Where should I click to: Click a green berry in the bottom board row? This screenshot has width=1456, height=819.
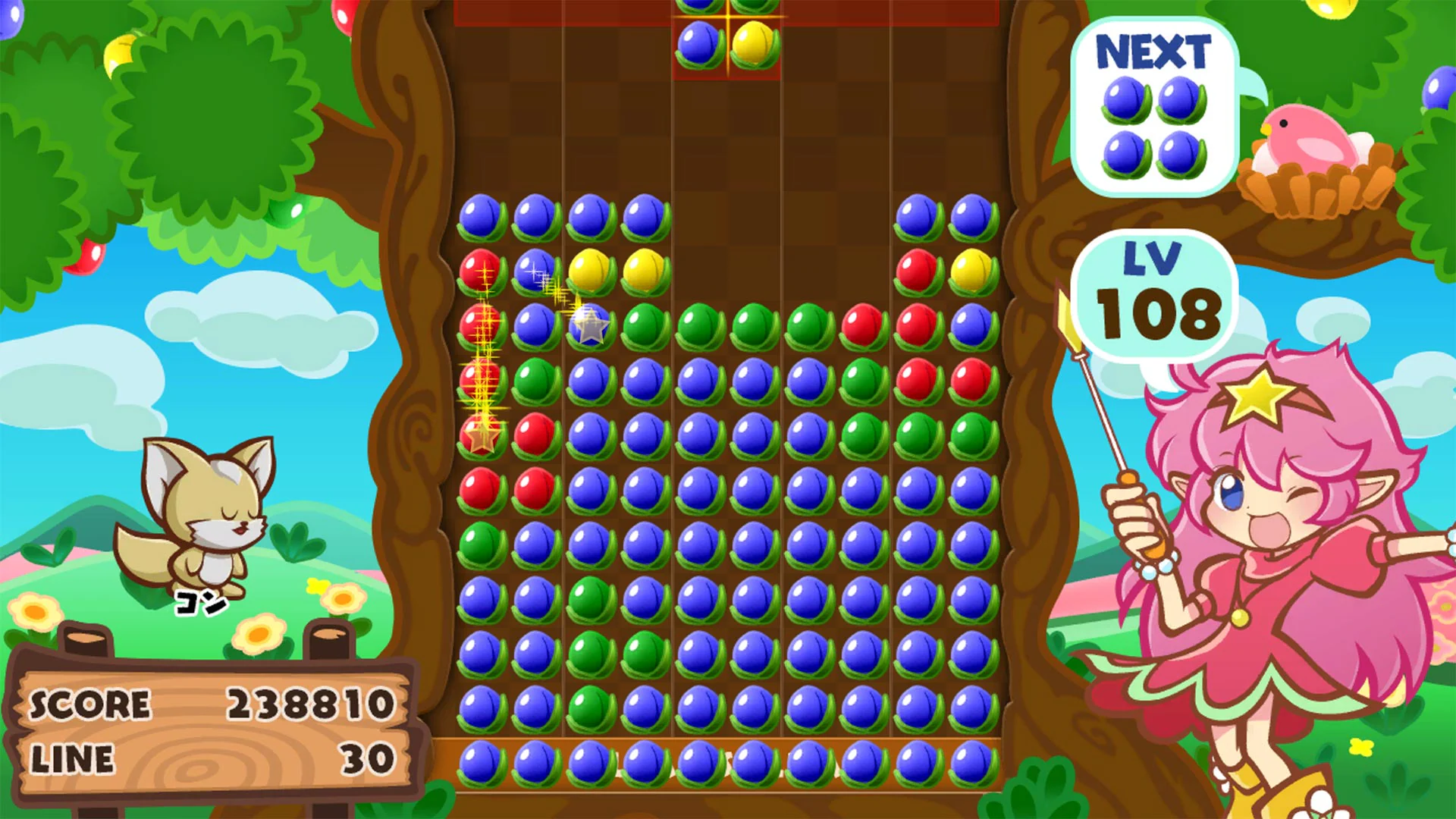591,708
